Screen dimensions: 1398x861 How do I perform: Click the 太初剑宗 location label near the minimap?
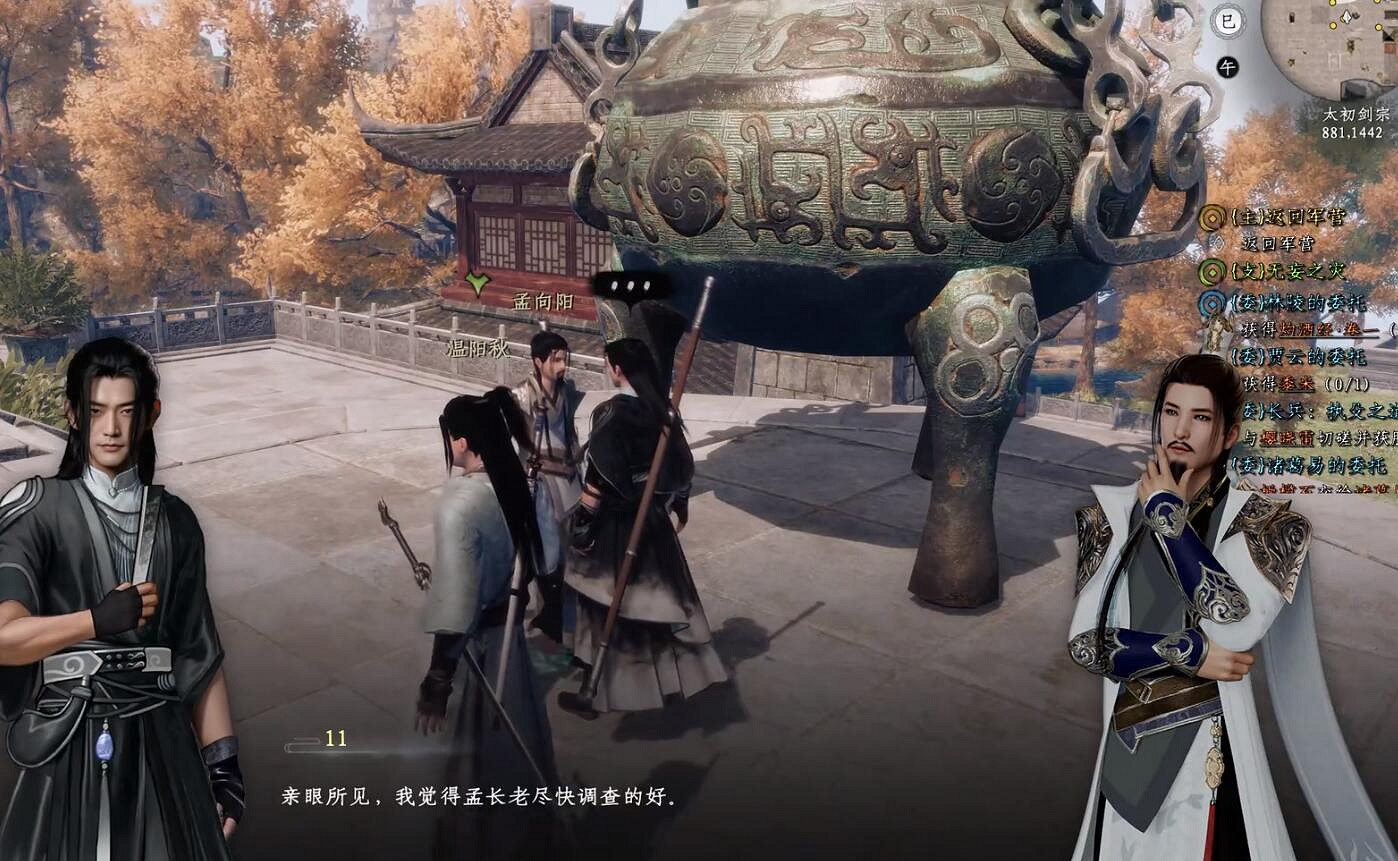(1356, 115)
